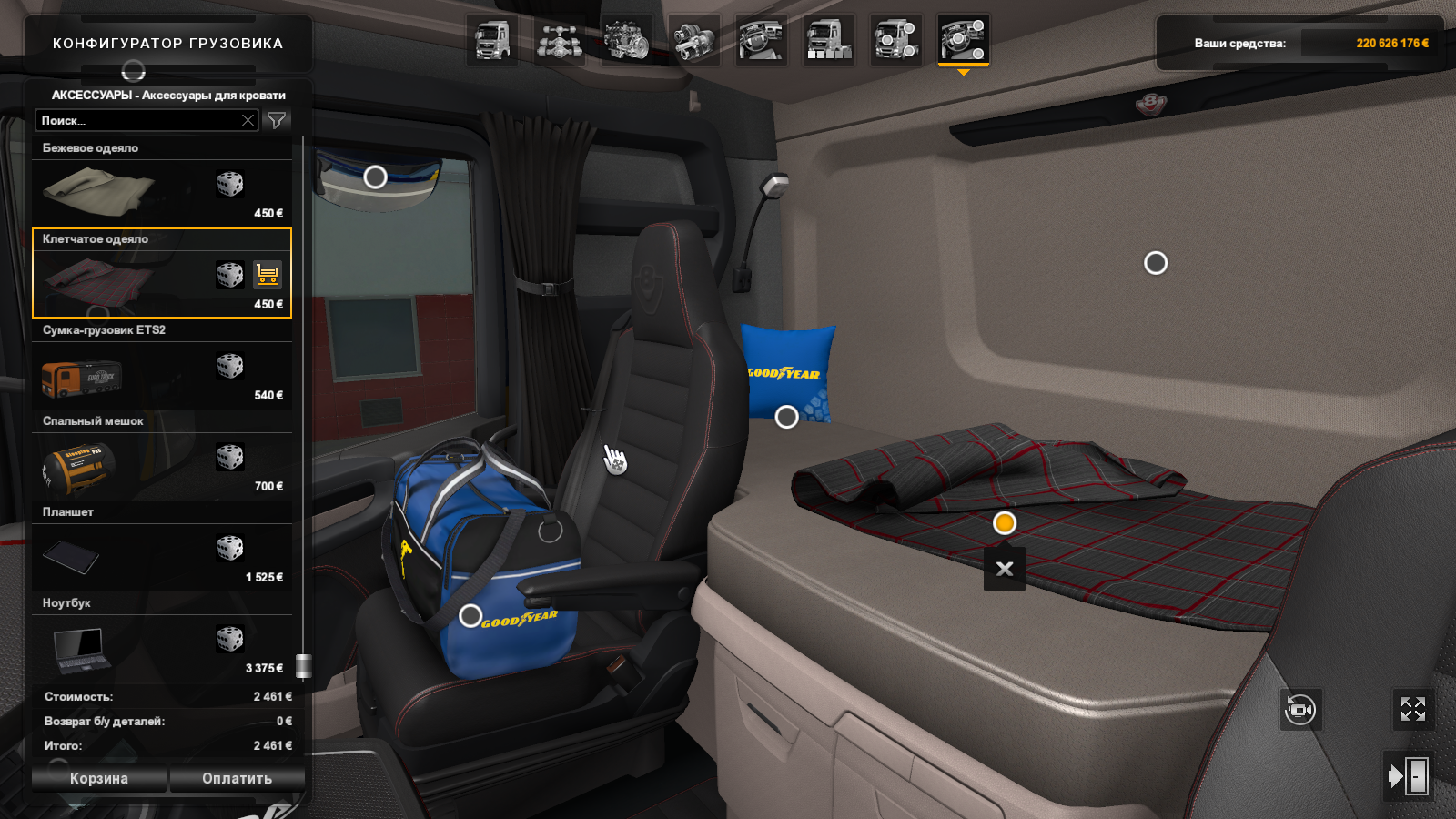Screen dimensions: 1456x819
Task: Open the truck paint job tab
Action: (829, 40)
